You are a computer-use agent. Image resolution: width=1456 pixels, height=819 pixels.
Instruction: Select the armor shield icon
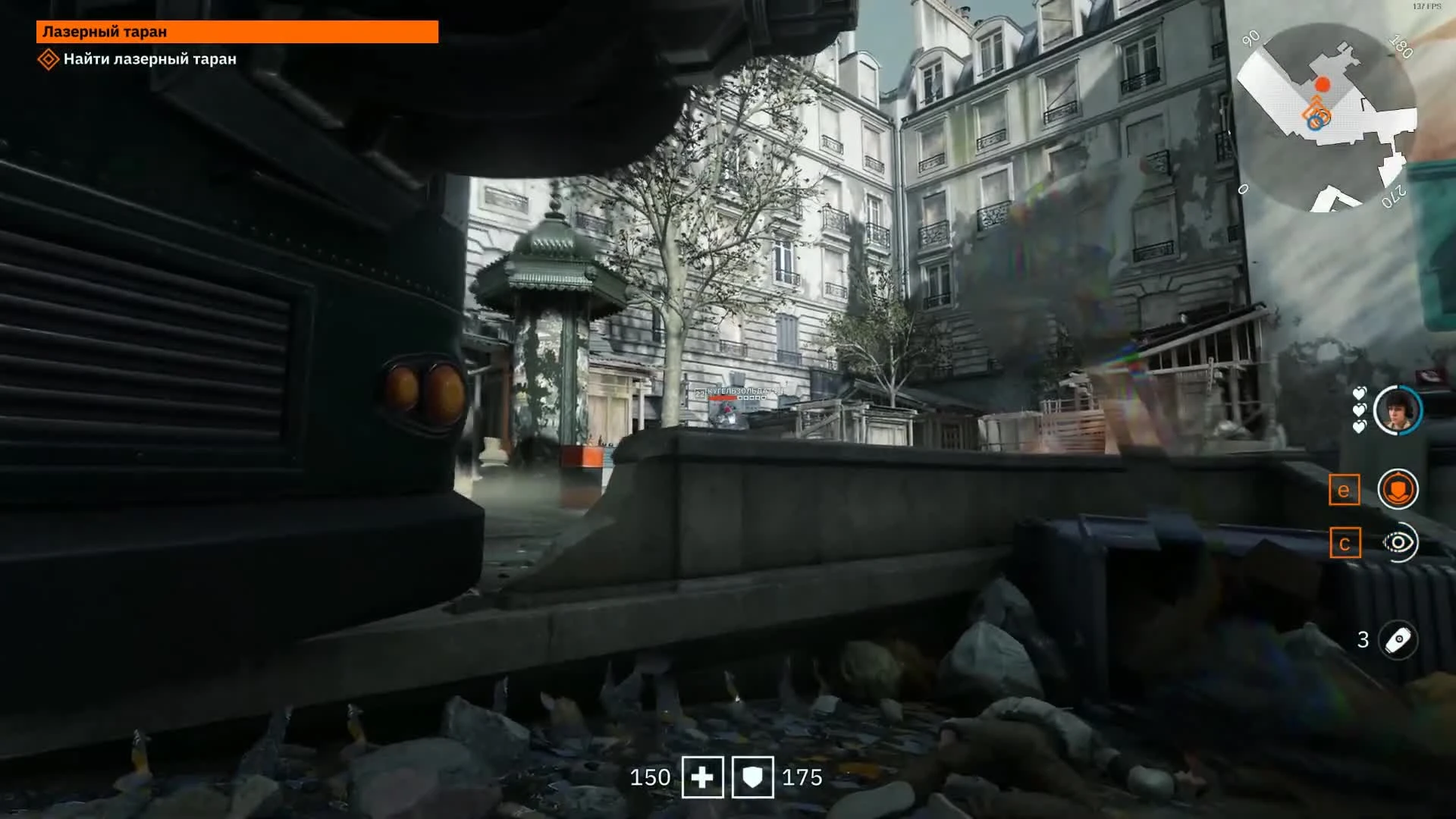click(x=752, y=777)
